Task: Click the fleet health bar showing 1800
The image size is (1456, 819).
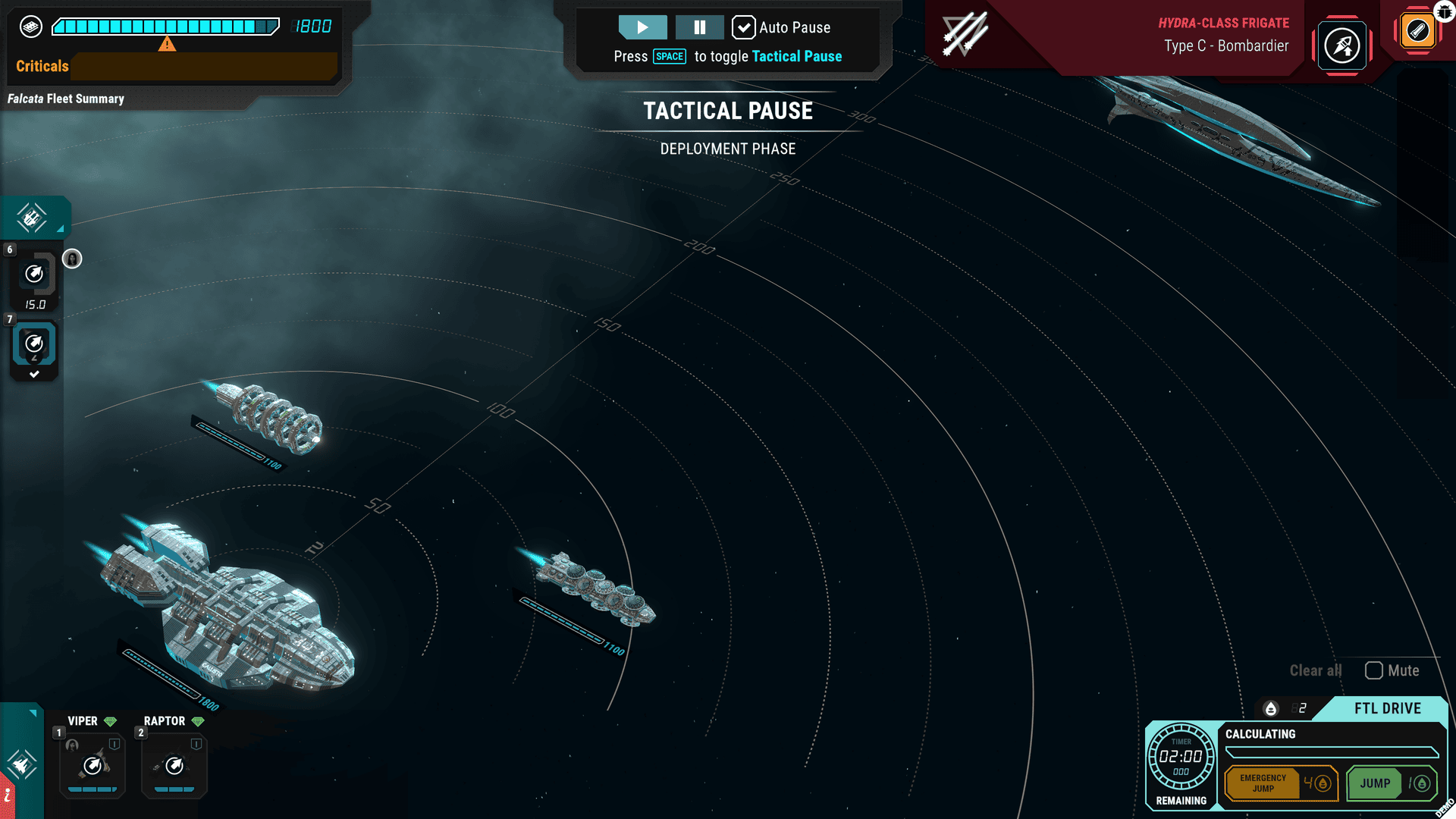Action: [163, 27]
